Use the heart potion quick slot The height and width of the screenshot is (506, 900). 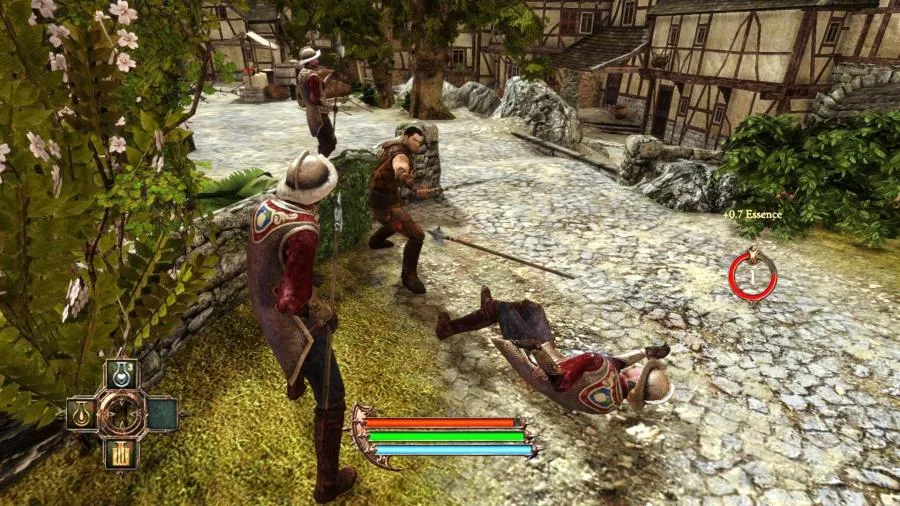tap(122, 374)
